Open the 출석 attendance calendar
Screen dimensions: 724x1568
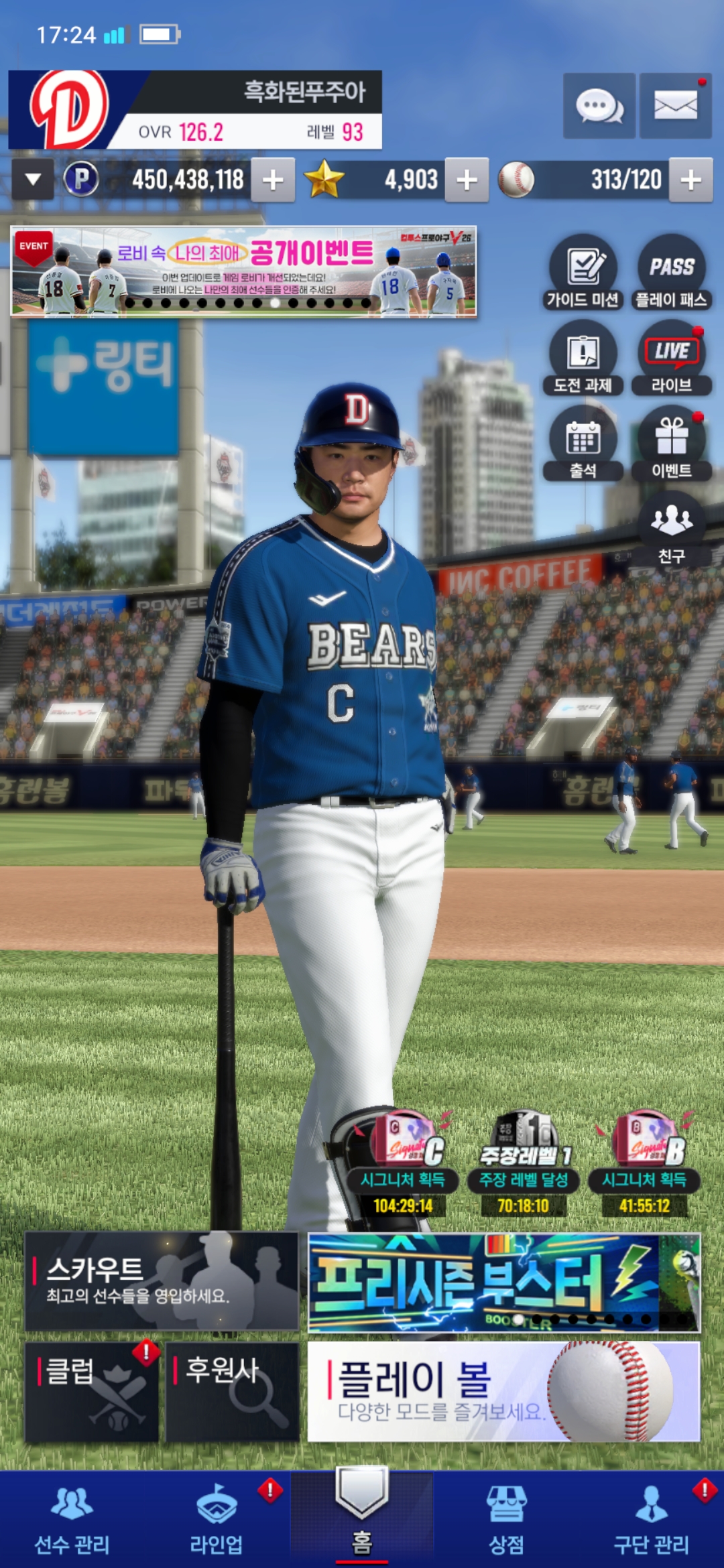583,444
